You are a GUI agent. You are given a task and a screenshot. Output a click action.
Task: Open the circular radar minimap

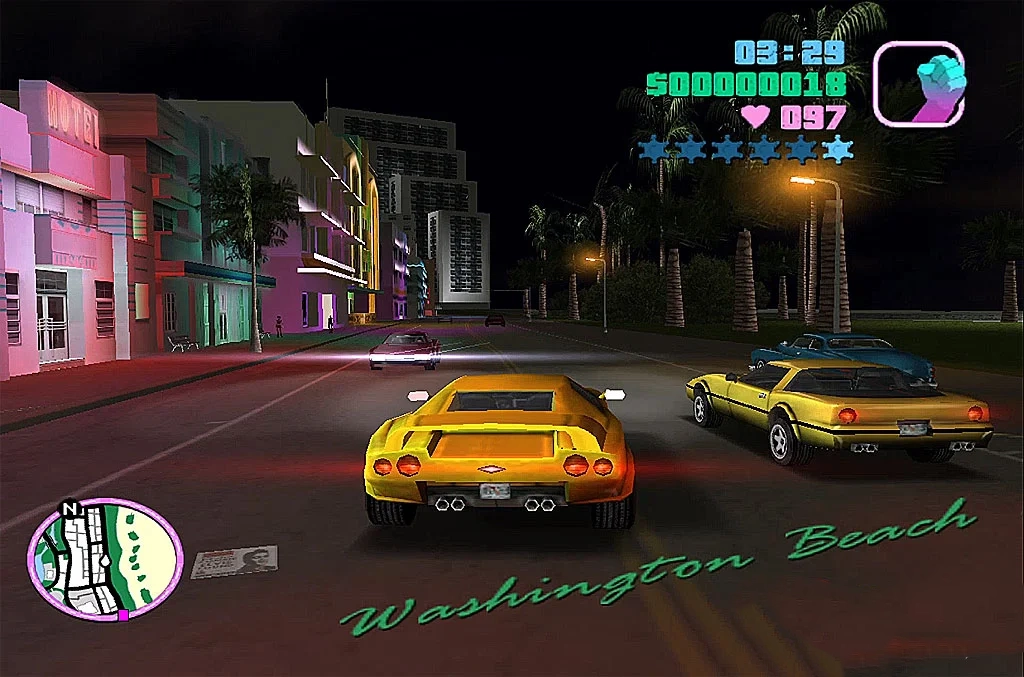[104, 558]
